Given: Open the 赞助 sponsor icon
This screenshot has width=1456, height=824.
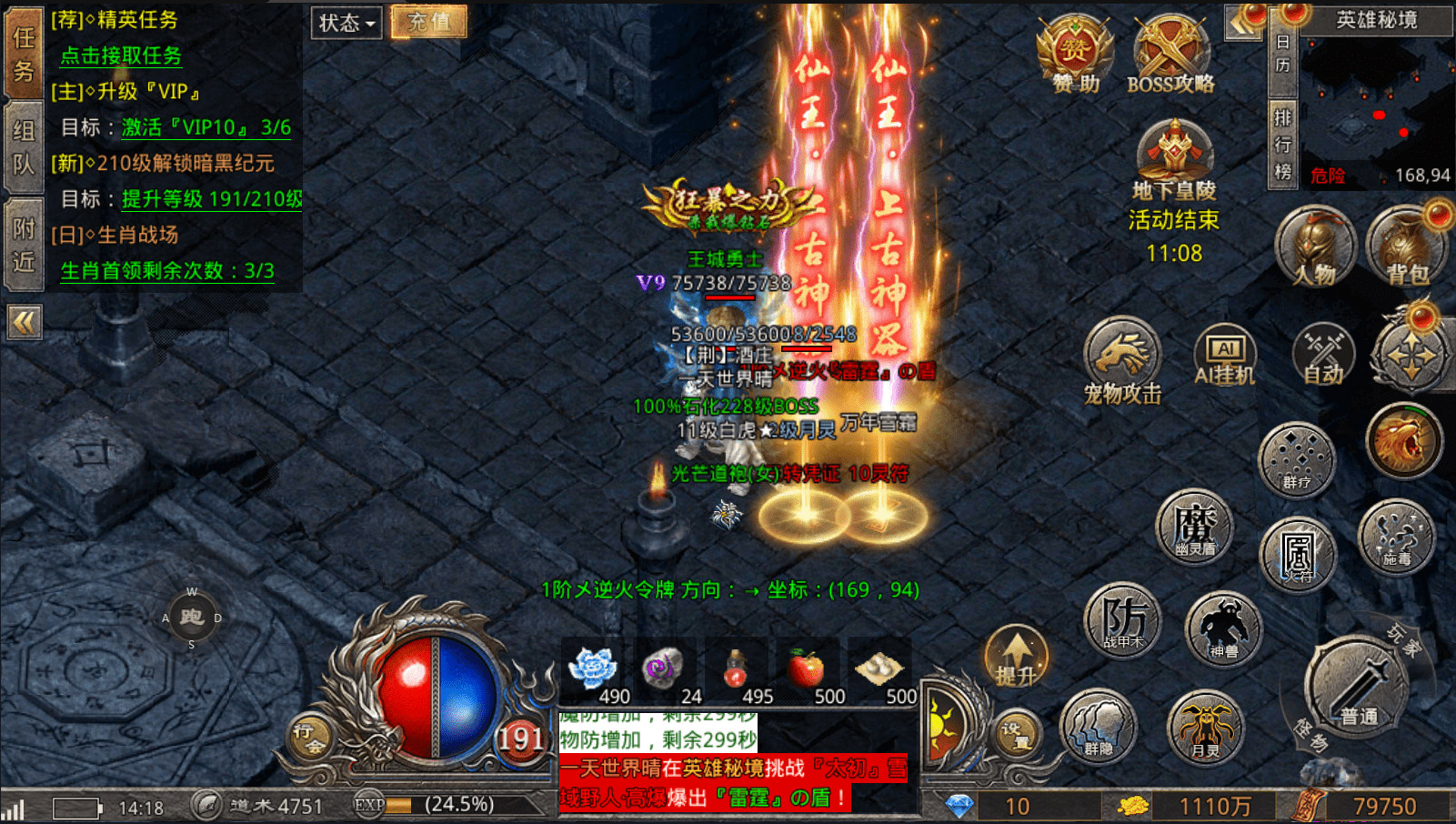Looking at the screenshot, I should (1076, 55).
